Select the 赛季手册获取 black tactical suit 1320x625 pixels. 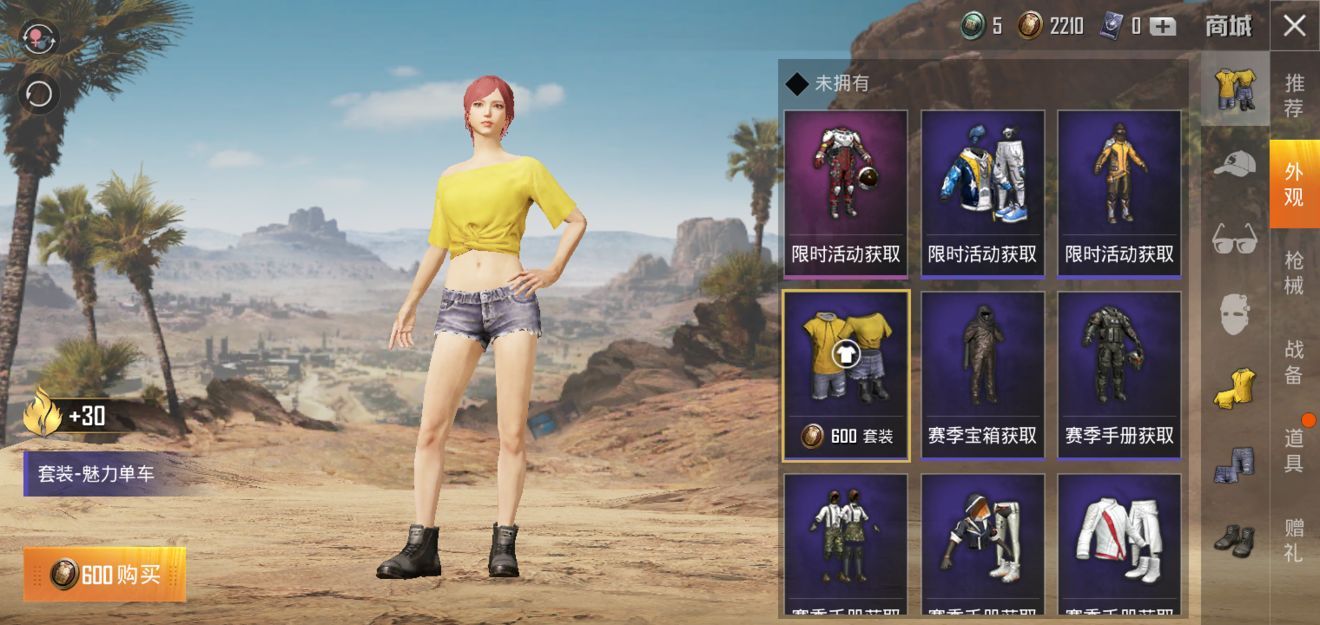(x=1119, y=375)
